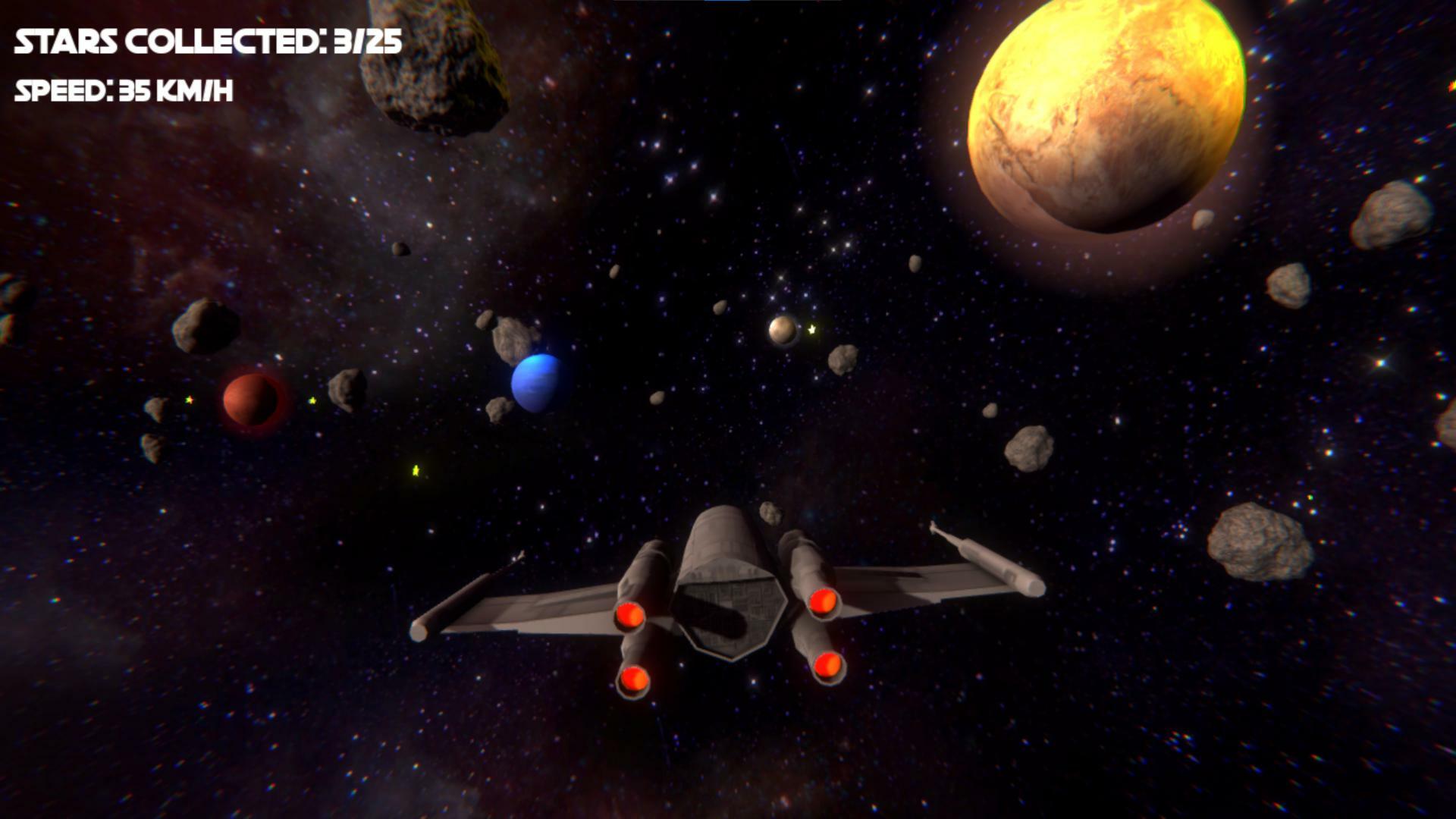The image size is (1456, 819).
Task: Select the yellow collectible star near the center
Action: [x=416, y=469]
